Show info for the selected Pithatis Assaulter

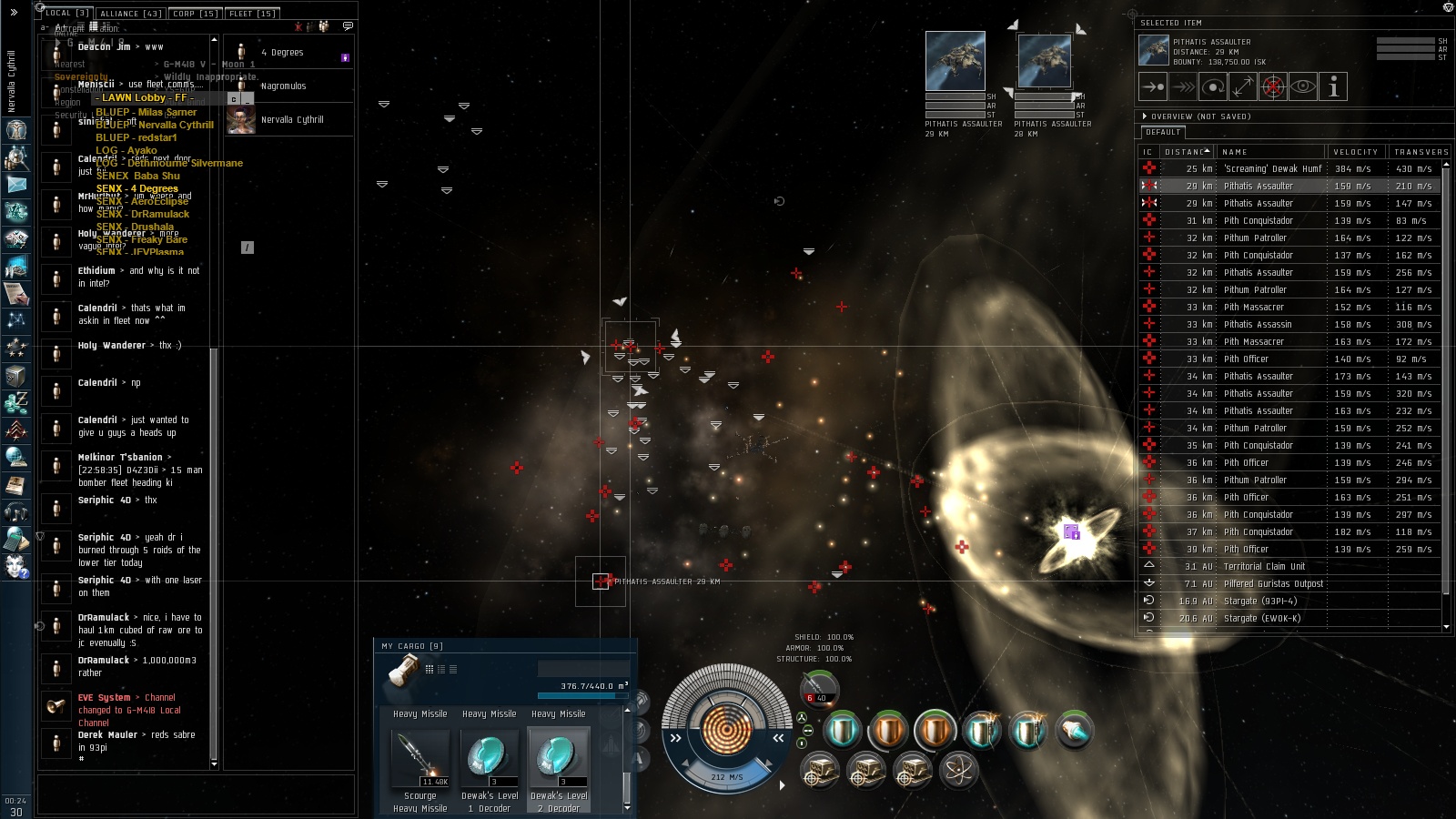tap(1333, 87)
